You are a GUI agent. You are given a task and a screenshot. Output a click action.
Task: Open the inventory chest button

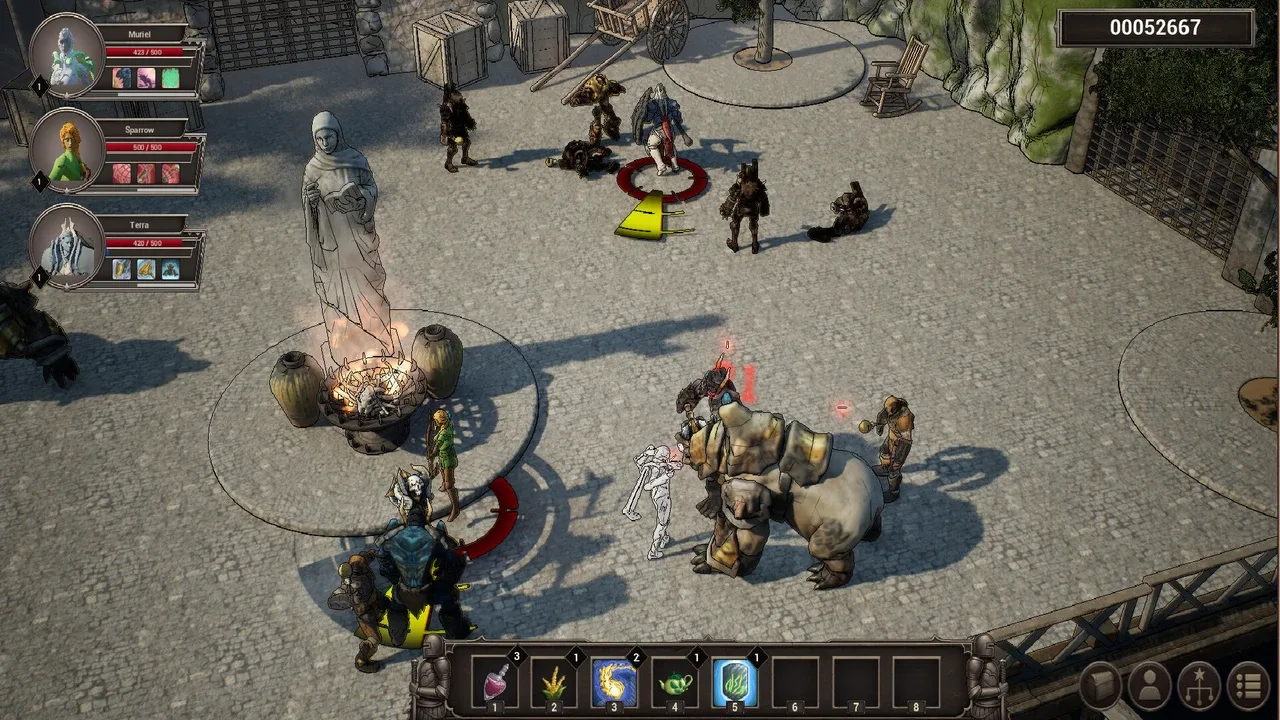coord(1102,686)
